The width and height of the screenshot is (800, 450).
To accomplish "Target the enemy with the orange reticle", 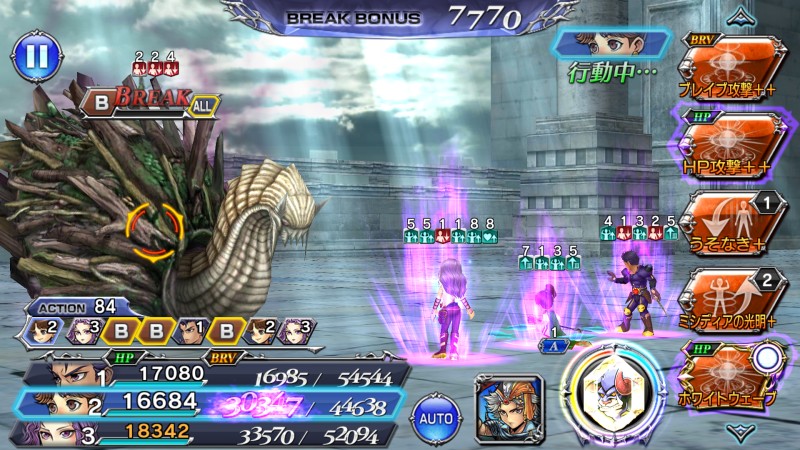I will (x=154, y=233).
